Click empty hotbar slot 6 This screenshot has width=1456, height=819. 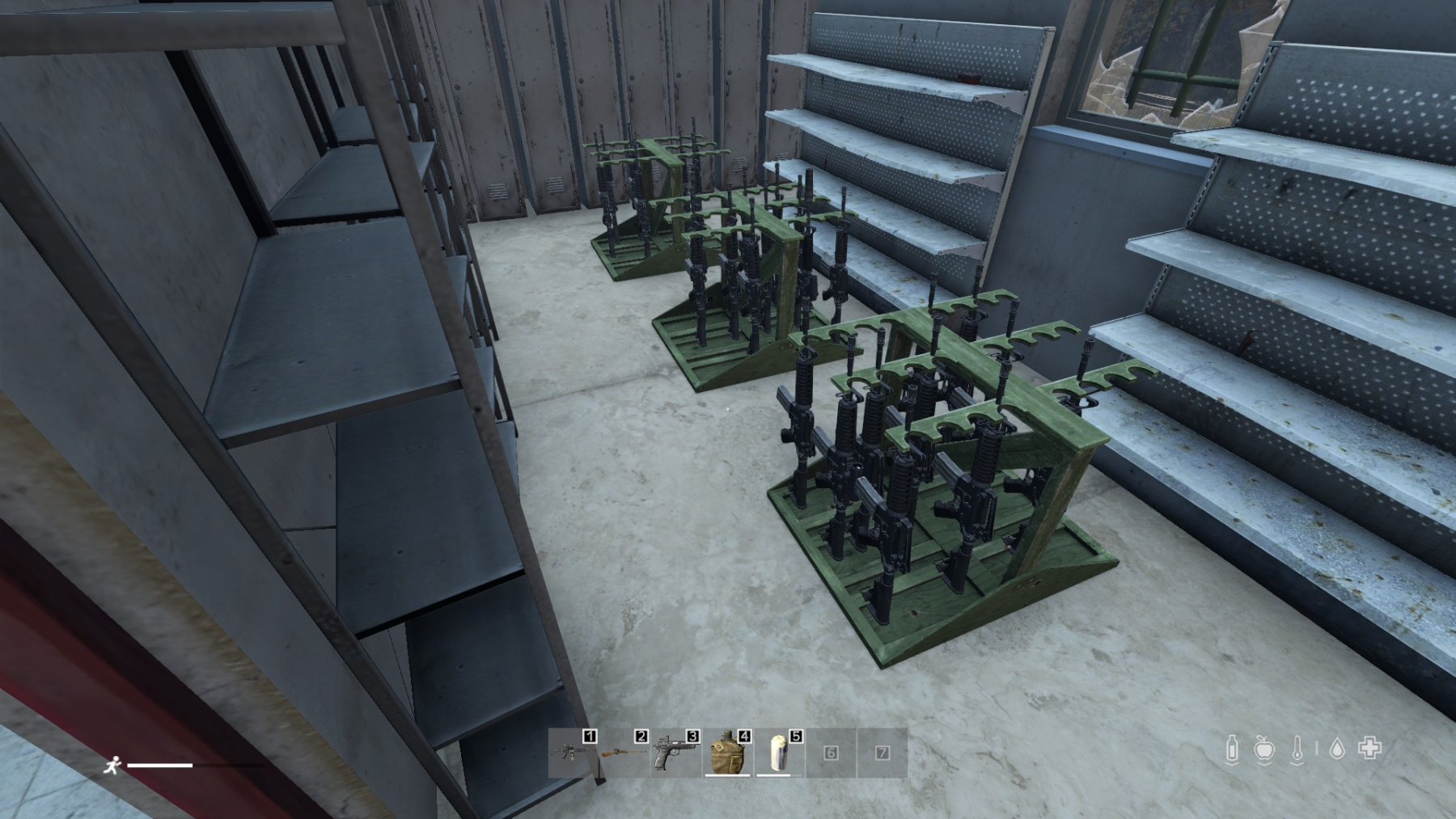click(831, 753)
